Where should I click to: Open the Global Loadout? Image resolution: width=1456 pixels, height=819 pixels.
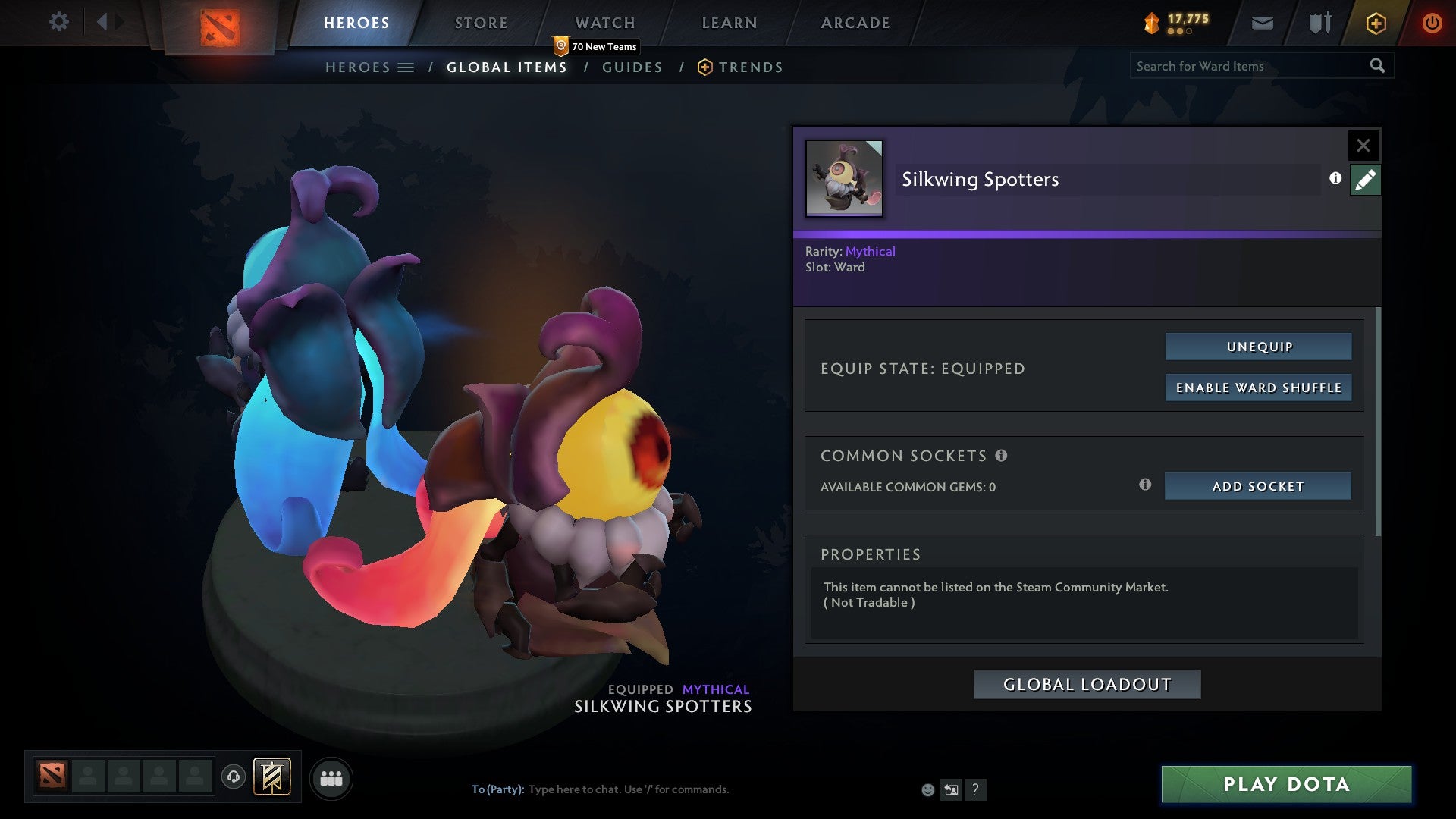pos(1086,683)
